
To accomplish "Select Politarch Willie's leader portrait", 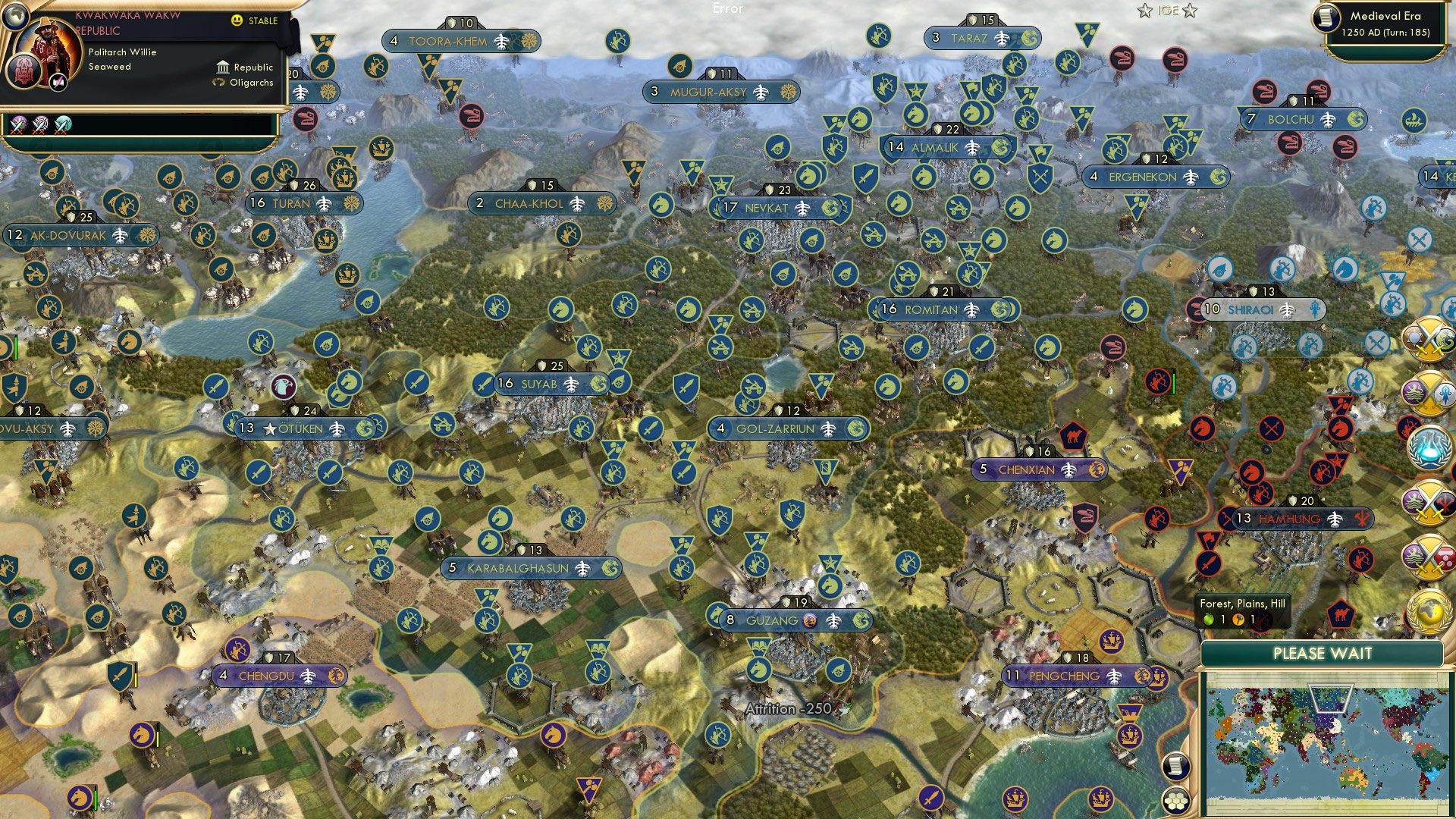I will click(47, 47).
